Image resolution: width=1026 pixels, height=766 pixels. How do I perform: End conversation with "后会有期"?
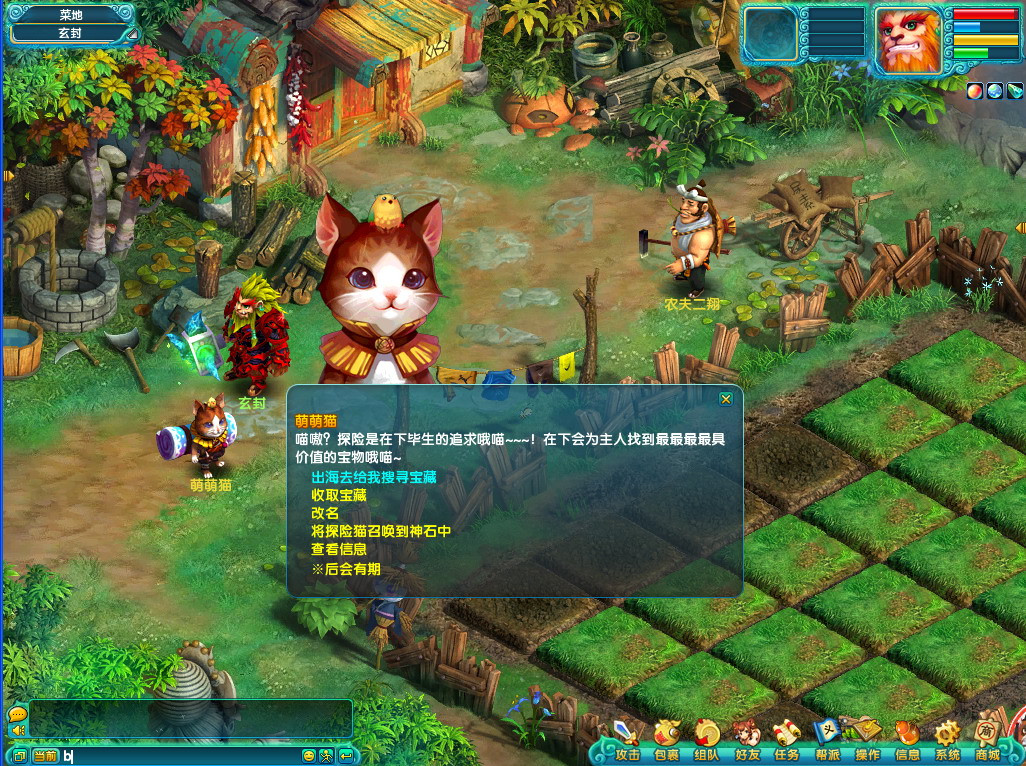345,568
